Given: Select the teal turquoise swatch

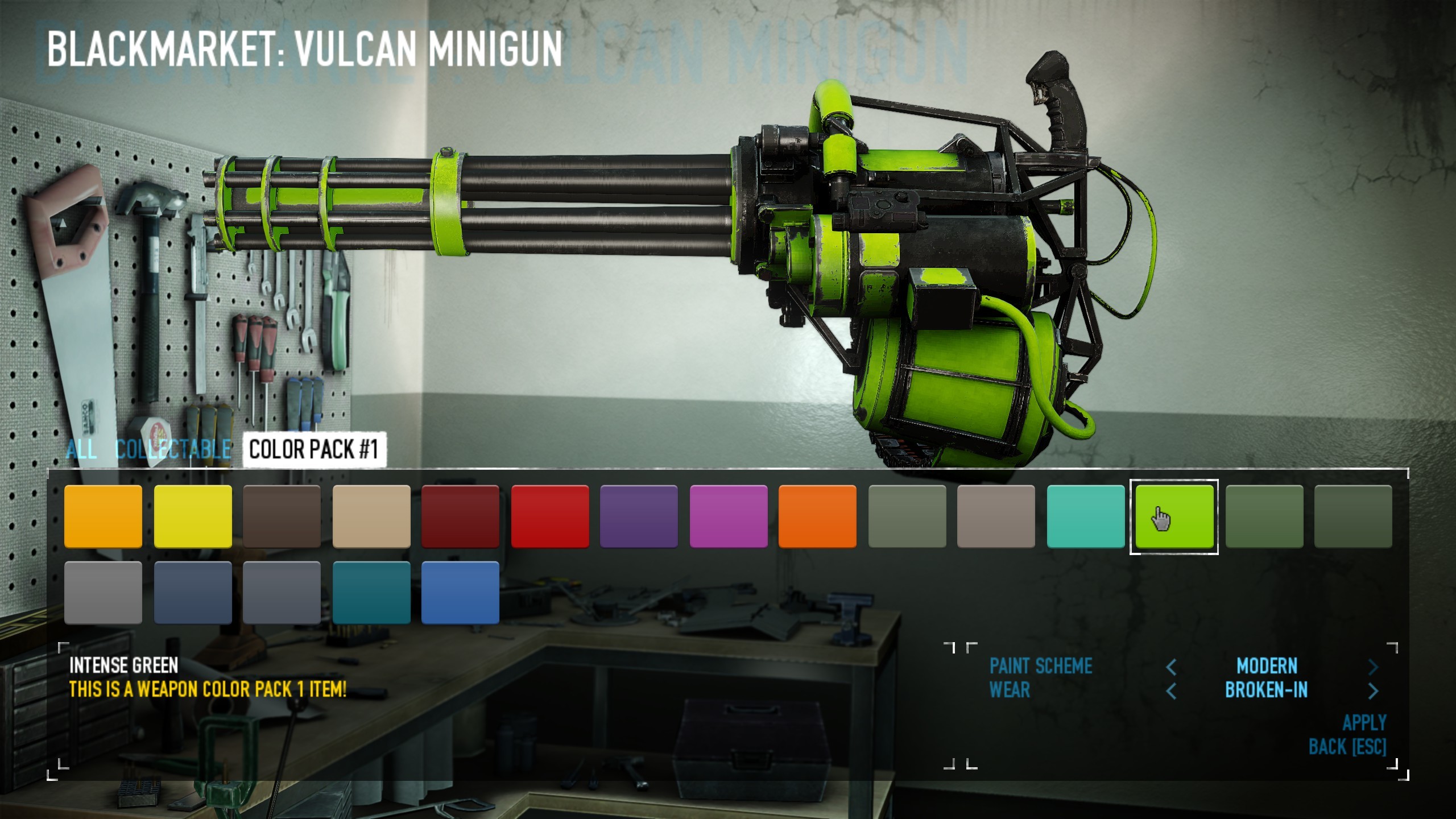Looking at the screenshot, I should 1085,516.
